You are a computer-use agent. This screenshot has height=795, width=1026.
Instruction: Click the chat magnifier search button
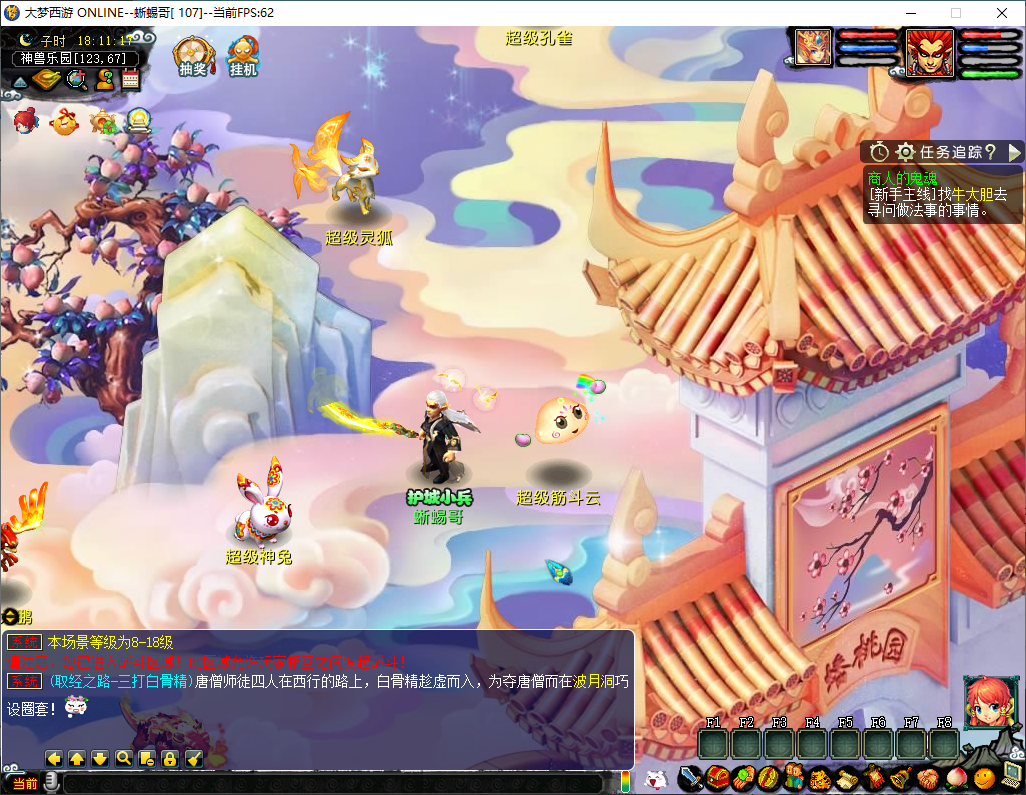tap(124, 759)
